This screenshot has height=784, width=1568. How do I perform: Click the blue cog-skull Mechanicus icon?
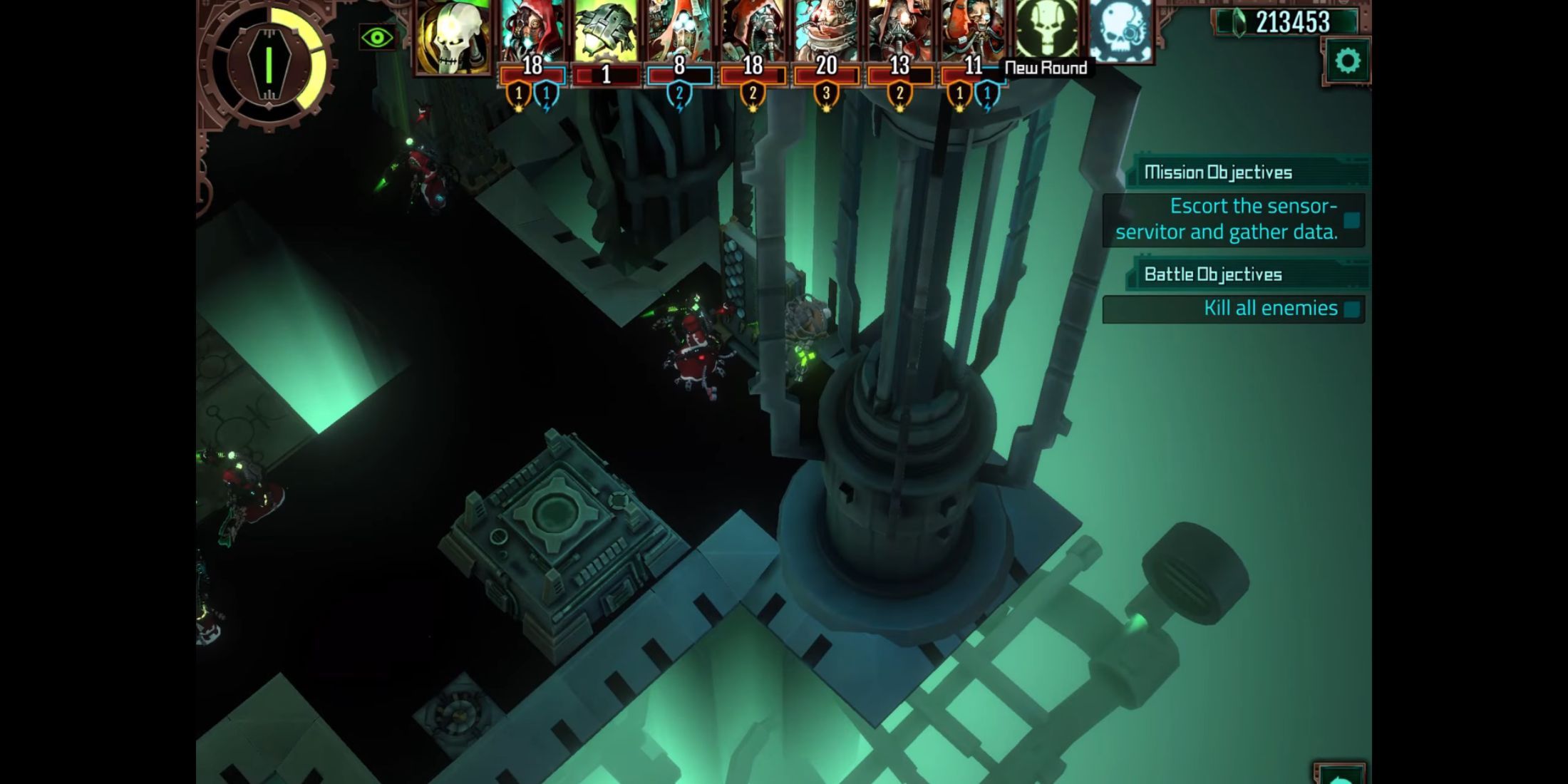[1120, 30]
